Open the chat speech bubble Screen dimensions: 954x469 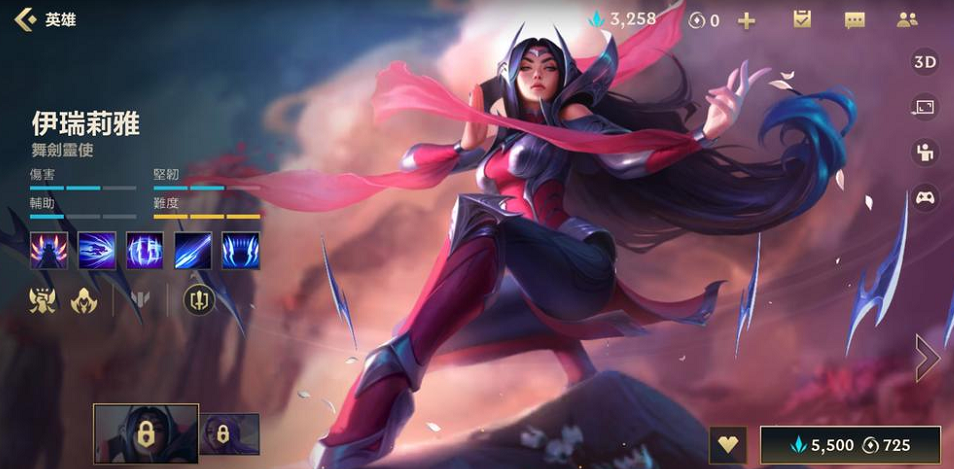pyautogui.click(x=854, y=20)
